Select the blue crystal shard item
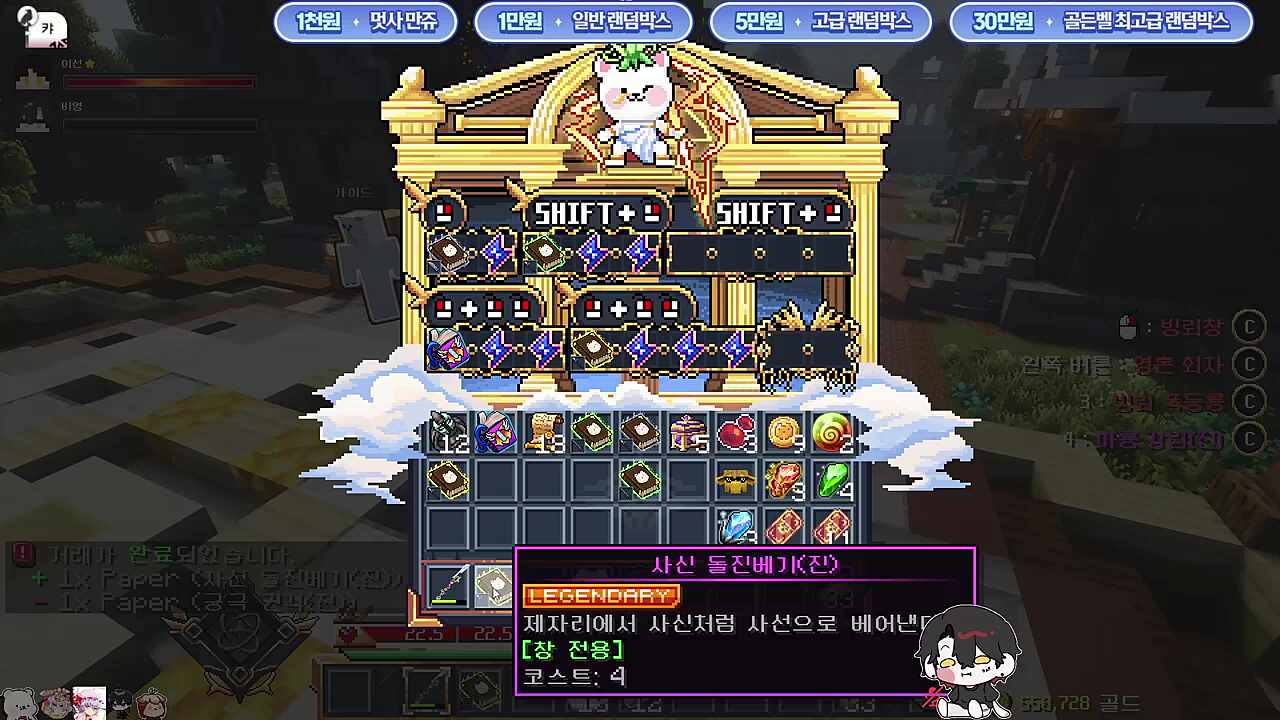Image resolution: width=1280 pixels, height=720 pixels. [737, 525]
